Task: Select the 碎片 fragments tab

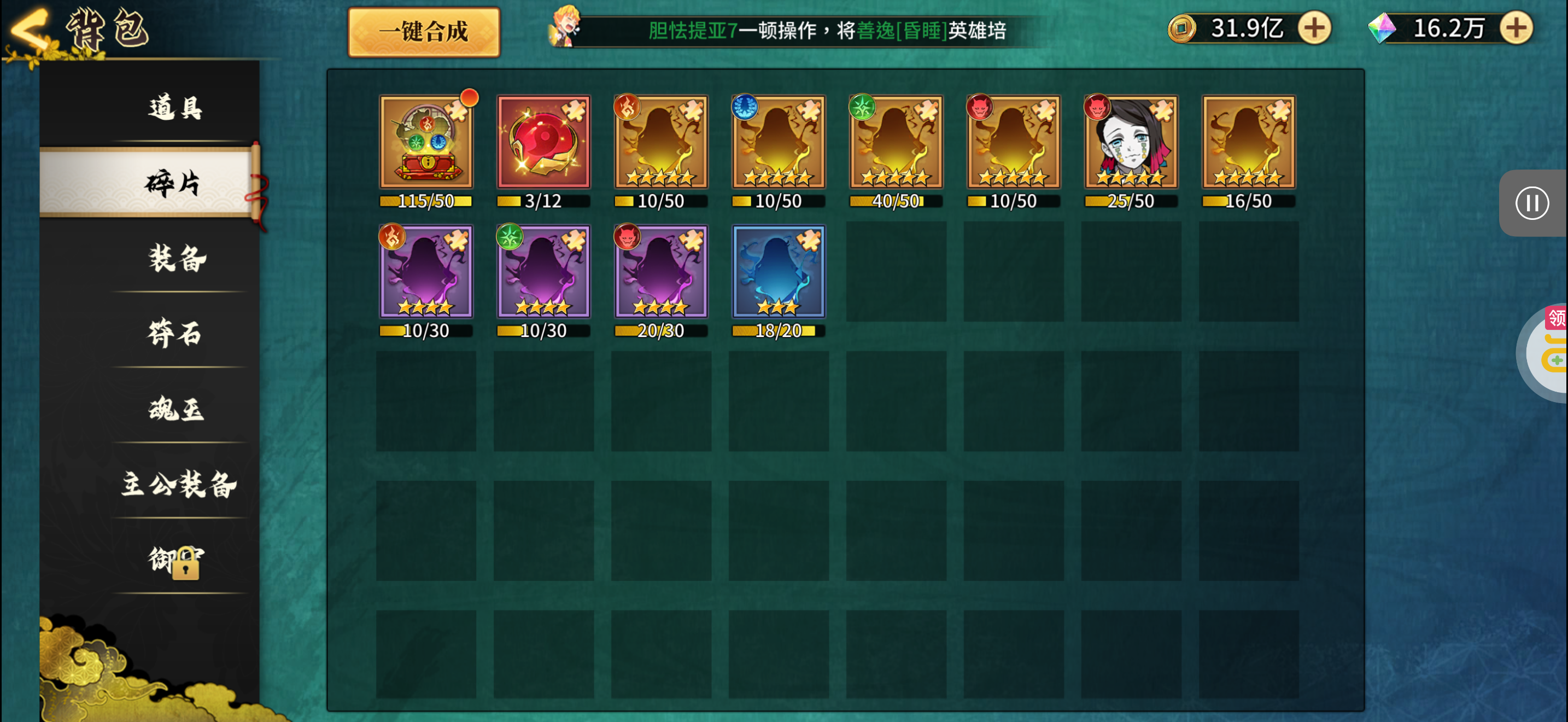Action: point(172,183)
